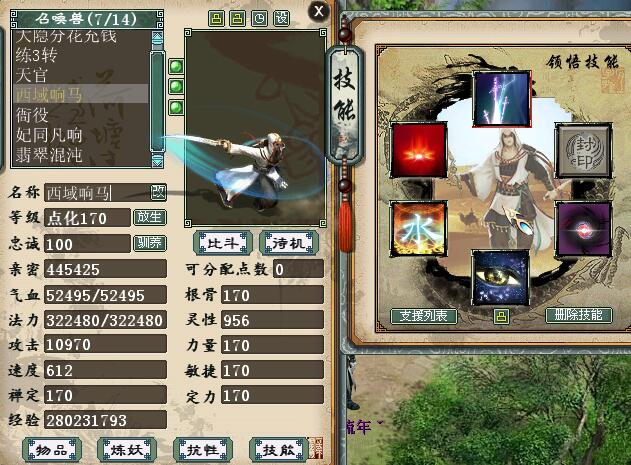Start a duel with 比斗 button
631x465 pixels.
pos(222,242)
